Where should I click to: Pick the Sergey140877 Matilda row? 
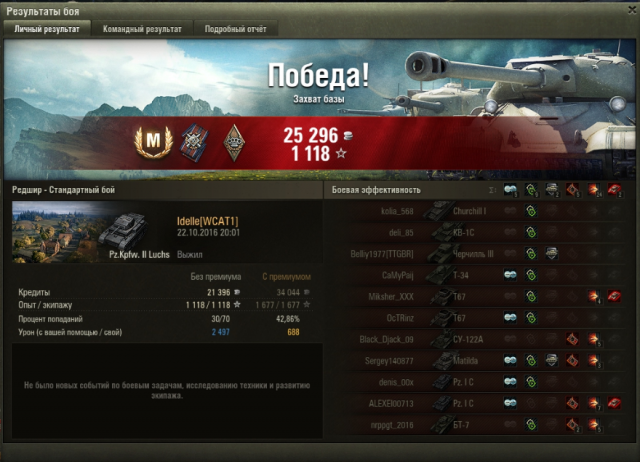480,361
